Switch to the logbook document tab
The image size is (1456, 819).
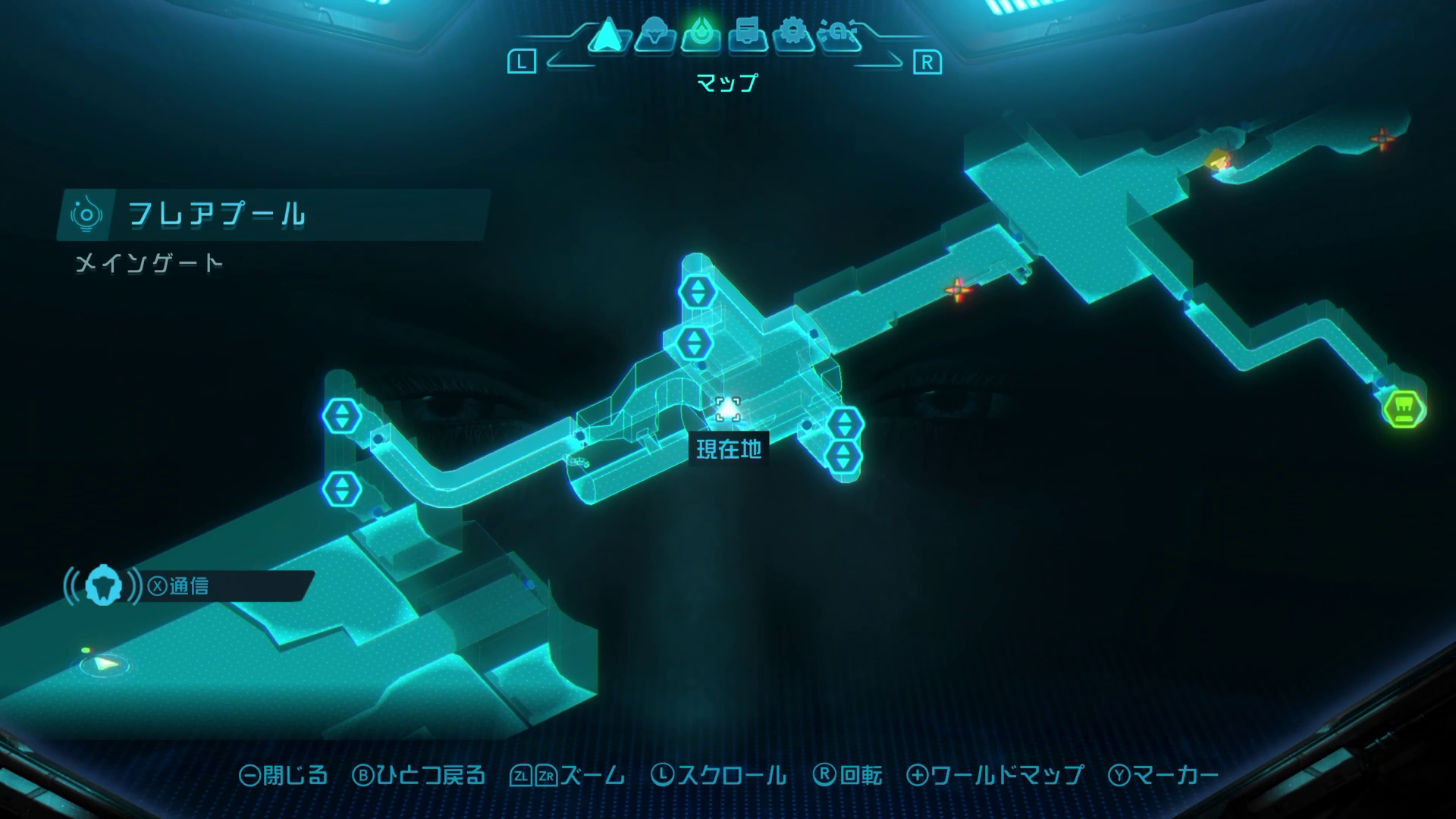[x=747, y=36]
